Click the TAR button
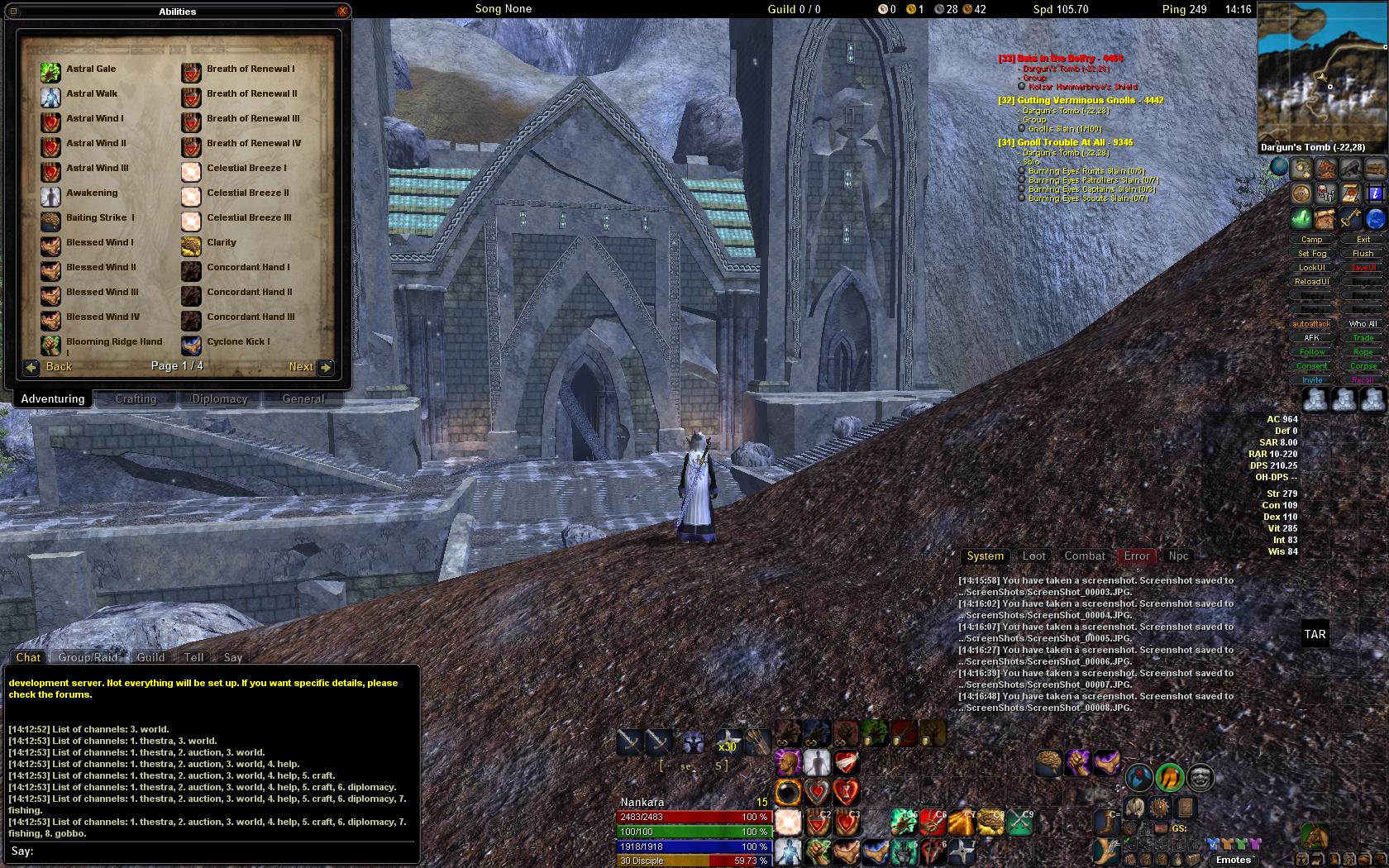This screenshot has height=868, width=1389. coord(1315,635)
